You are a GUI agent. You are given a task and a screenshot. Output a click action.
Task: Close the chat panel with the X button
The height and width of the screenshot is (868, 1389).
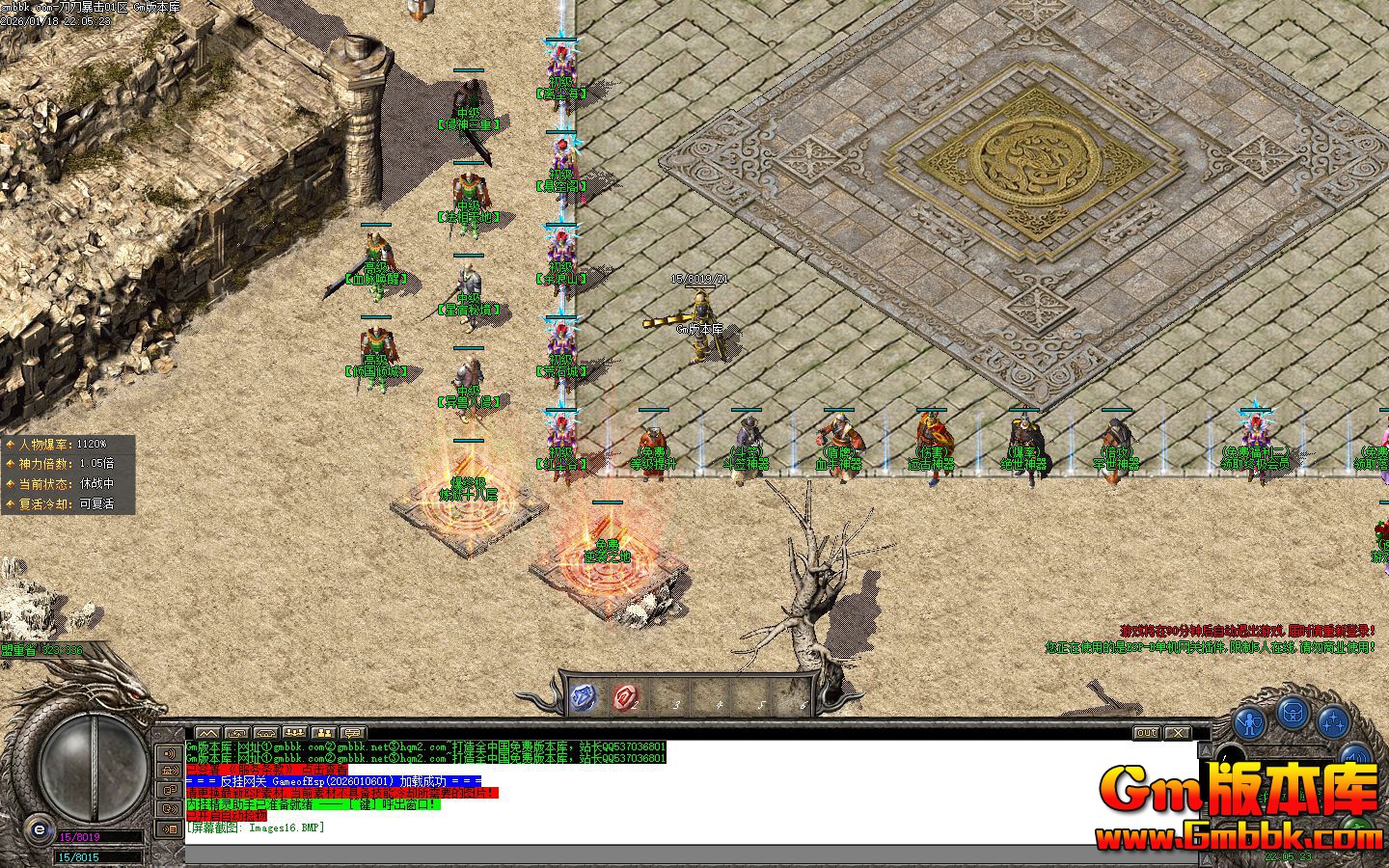coord(1178,733)
